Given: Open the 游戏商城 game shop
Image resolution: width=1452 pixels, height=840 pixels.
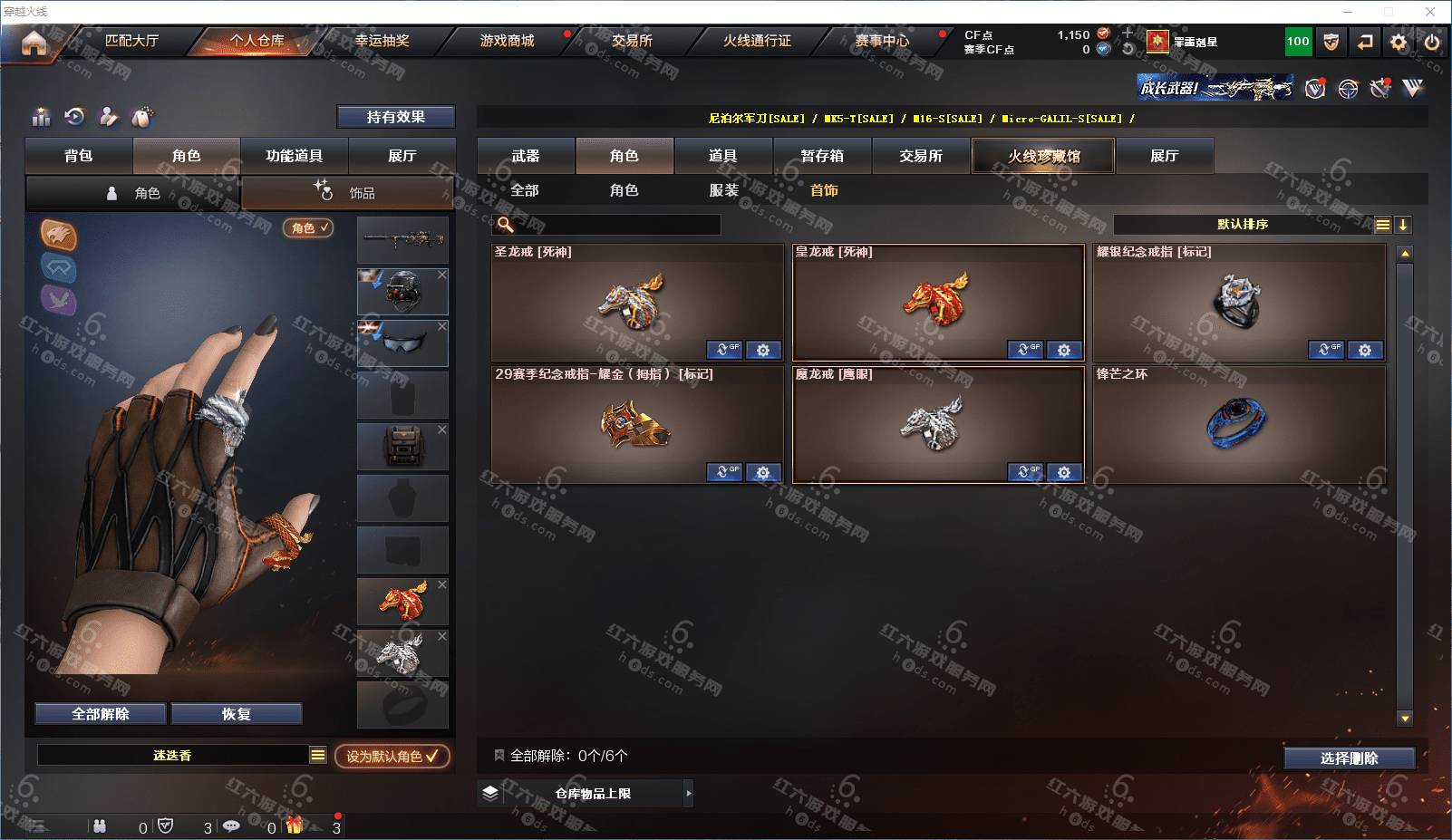Looking at the screenshot, I should (x=507, y=41).
